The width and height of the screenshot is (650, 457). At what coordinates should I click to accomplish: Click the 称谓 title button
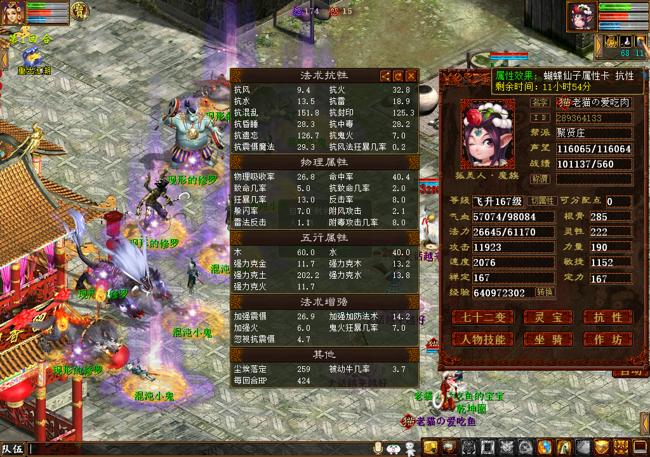click(x=539, y=178)
